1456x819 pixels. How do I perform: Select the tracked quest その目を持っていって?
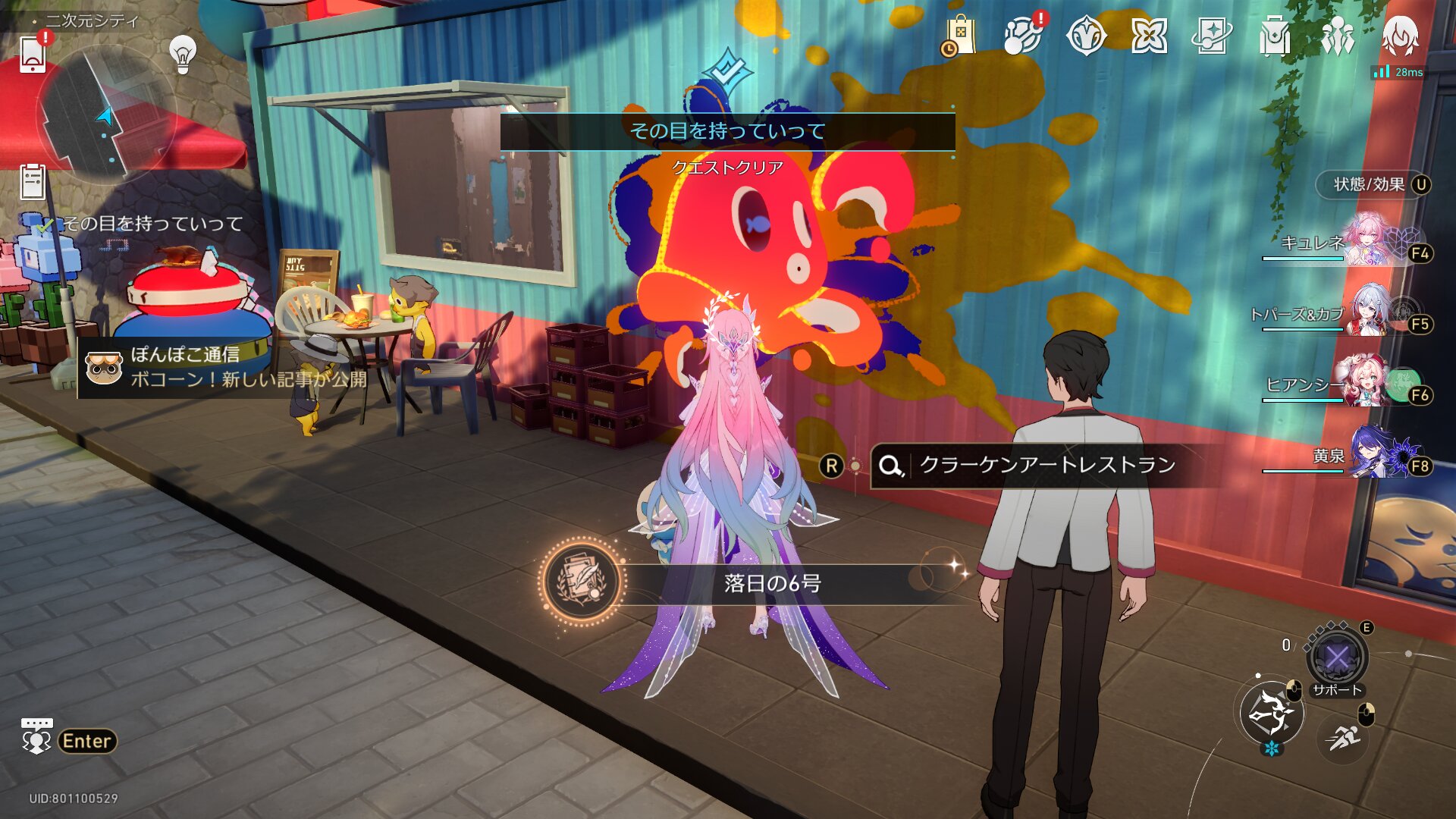(x=152, y=224)
